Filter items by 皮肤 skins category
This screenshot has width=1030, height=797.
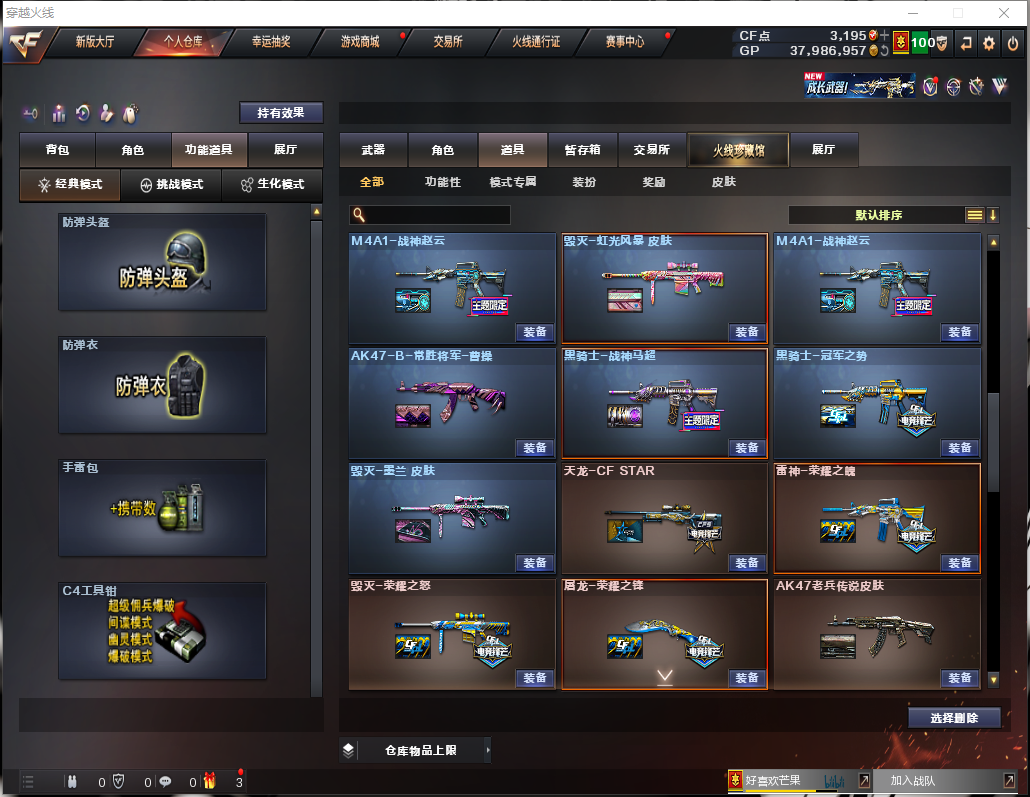tap(723, 182)
